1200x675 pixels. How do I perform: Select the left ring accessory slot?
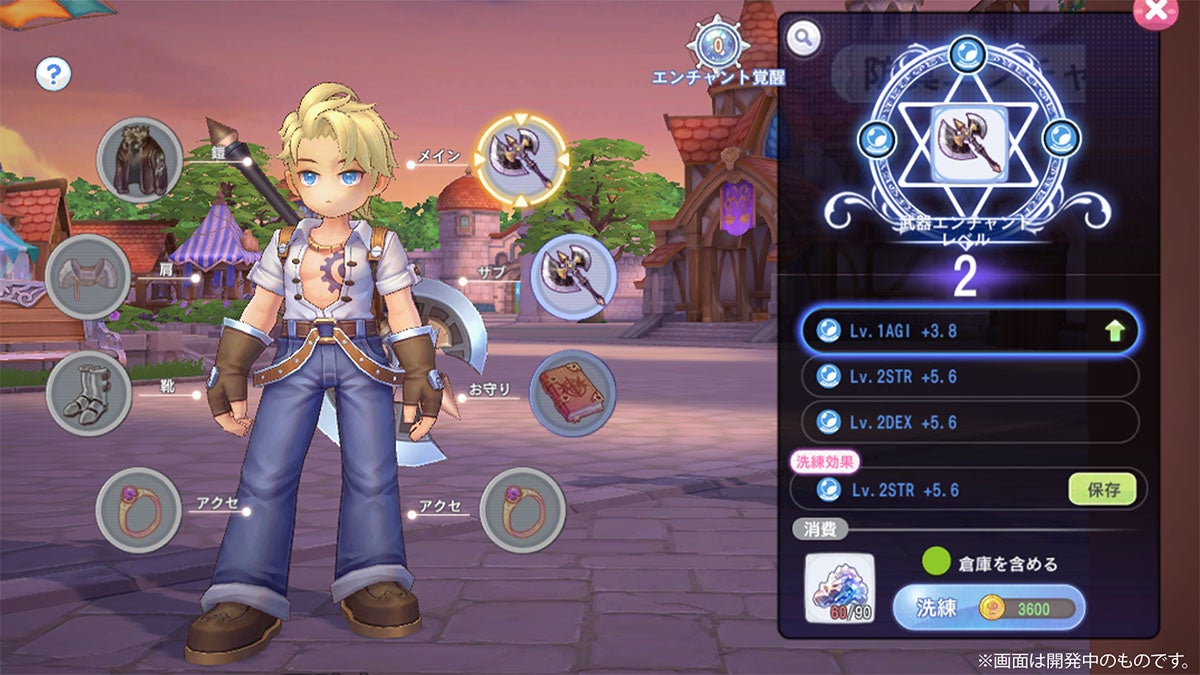point(138,510)
